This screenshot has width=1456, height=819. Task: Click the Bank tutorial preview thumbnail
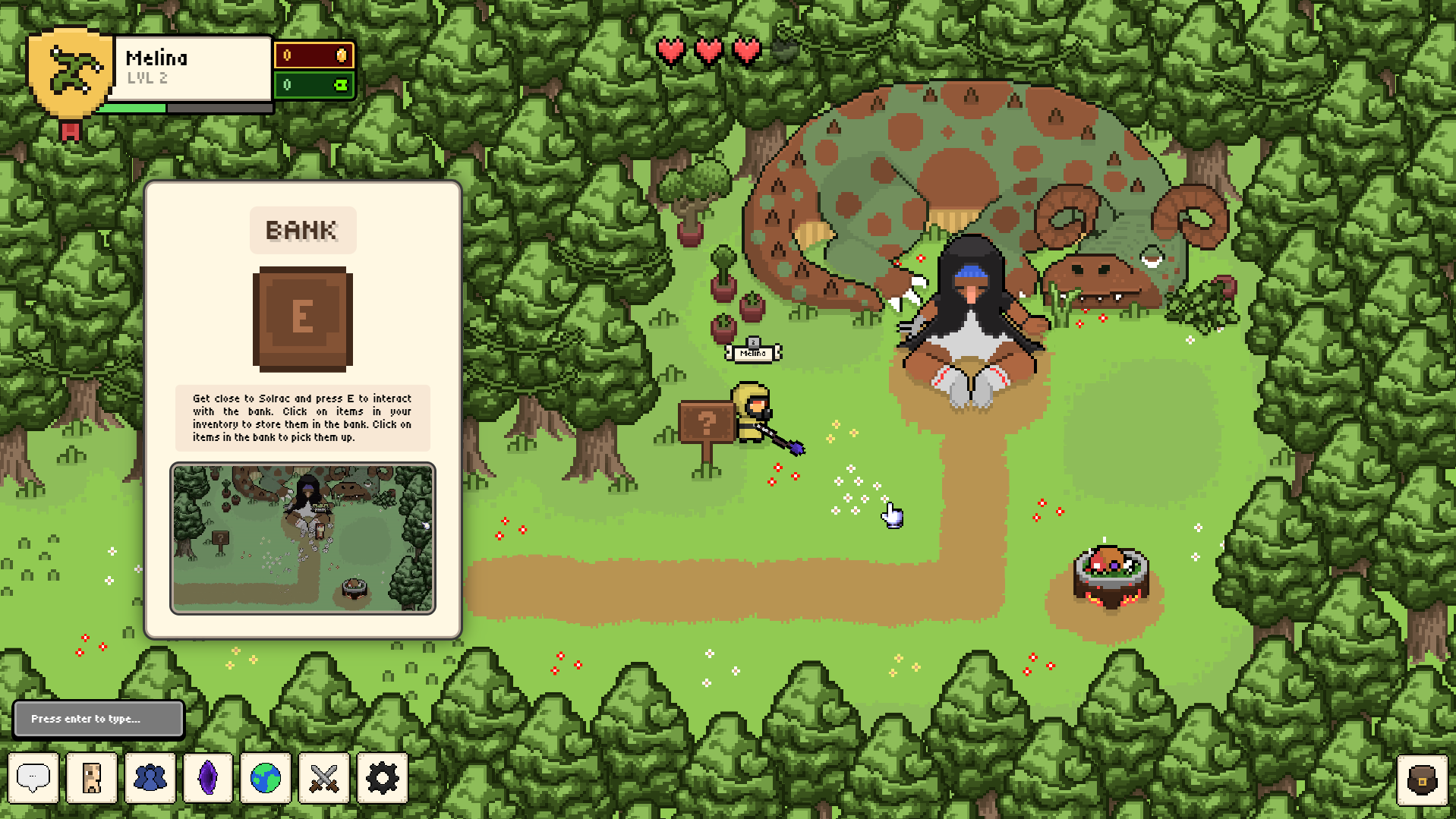pyautogui.click(x=303, y=538)
